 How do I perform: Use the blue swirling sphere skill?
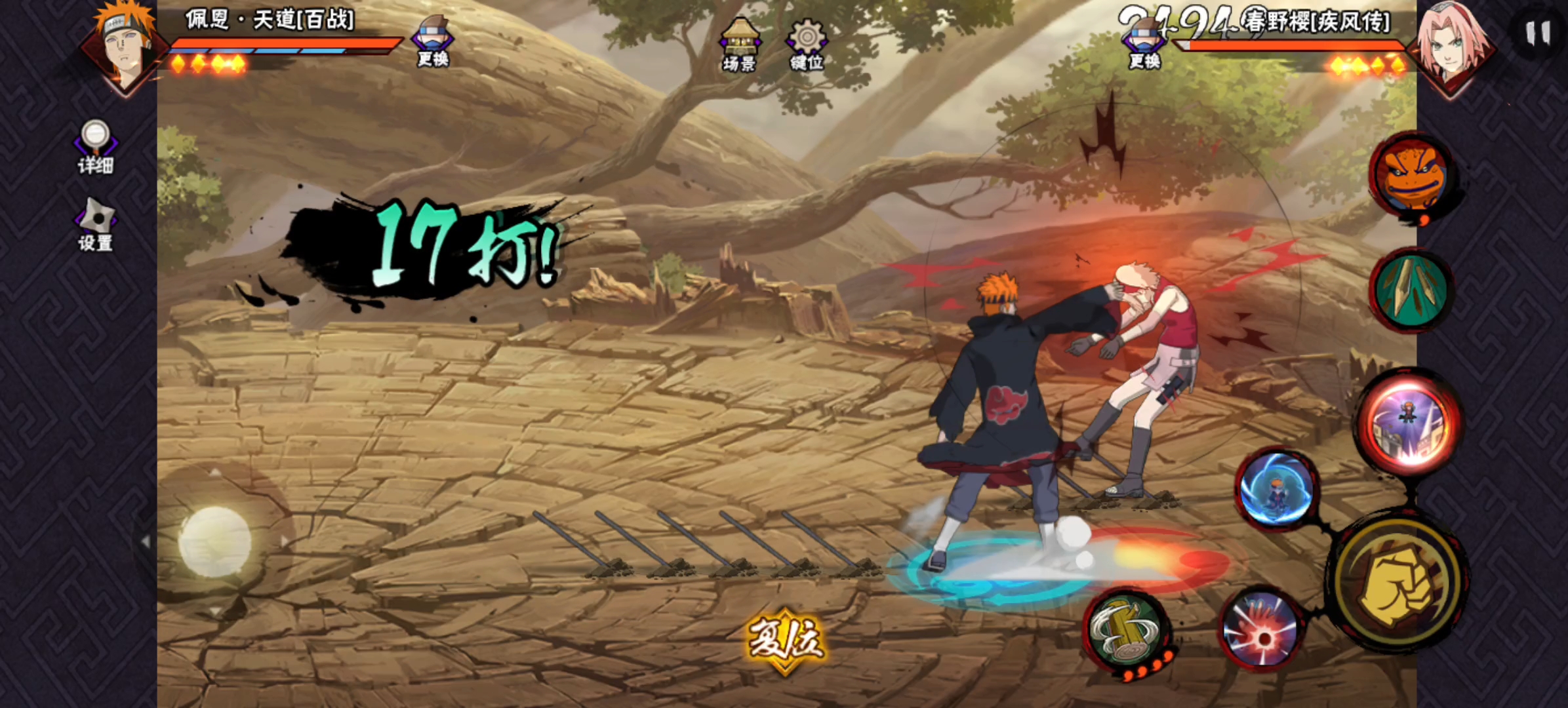(1276, 490)
